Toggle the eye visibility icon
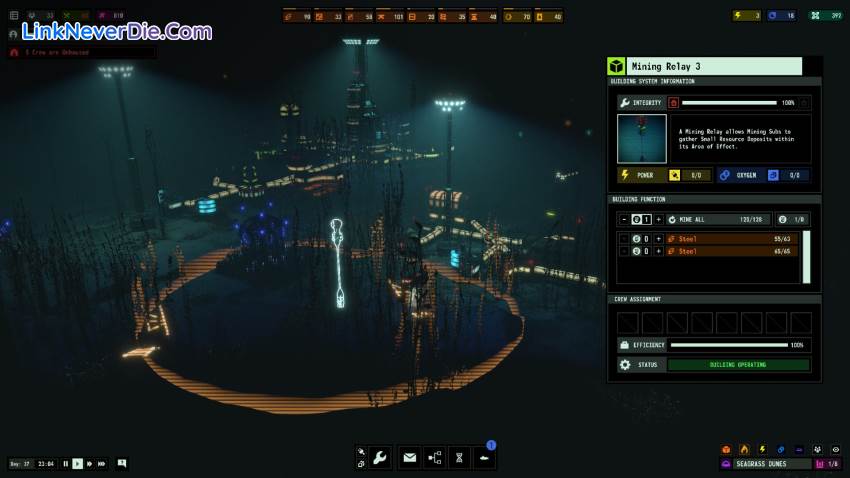 click(835, 449)
